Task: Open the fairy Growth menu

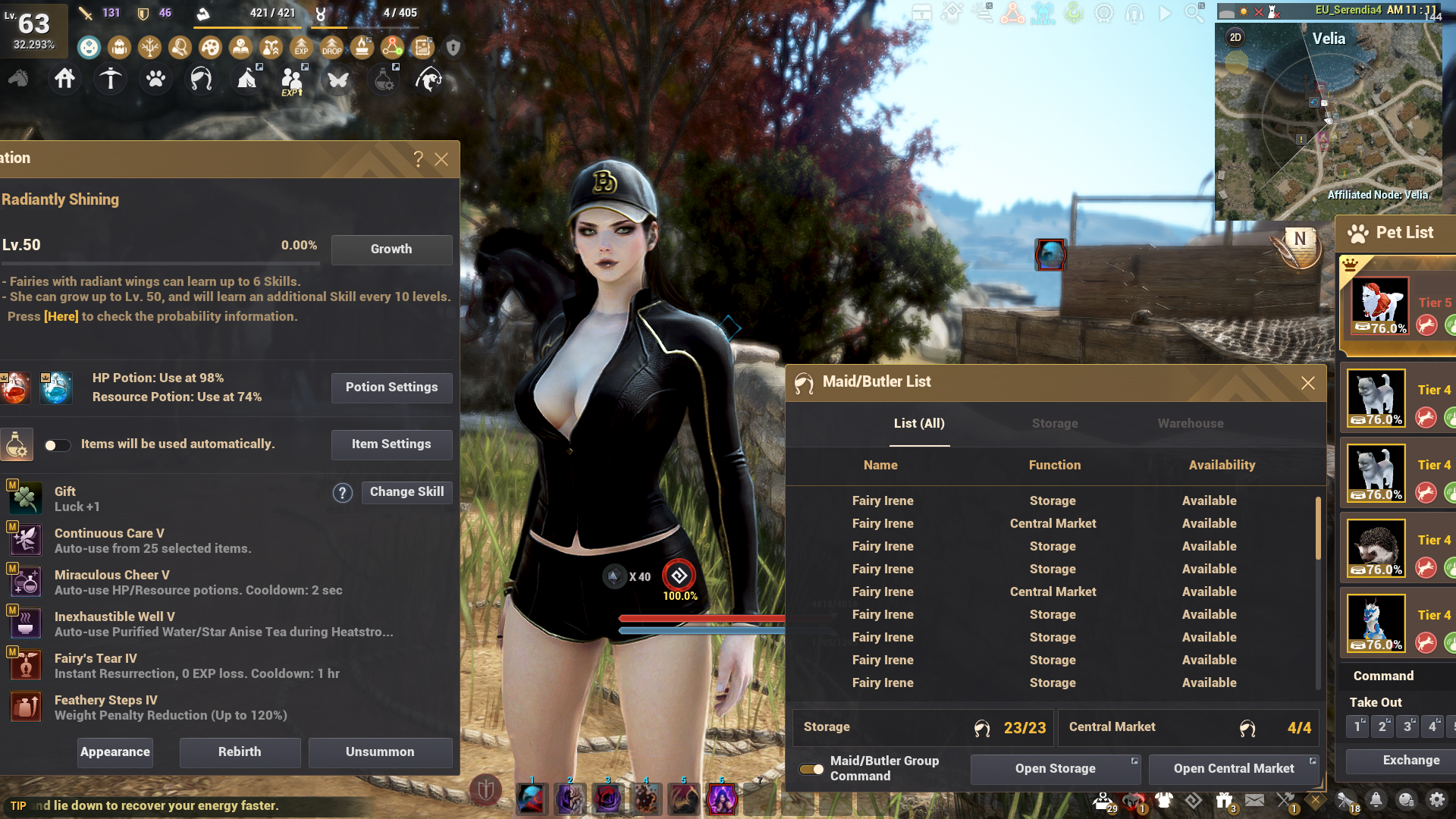Action: (391, 249)
